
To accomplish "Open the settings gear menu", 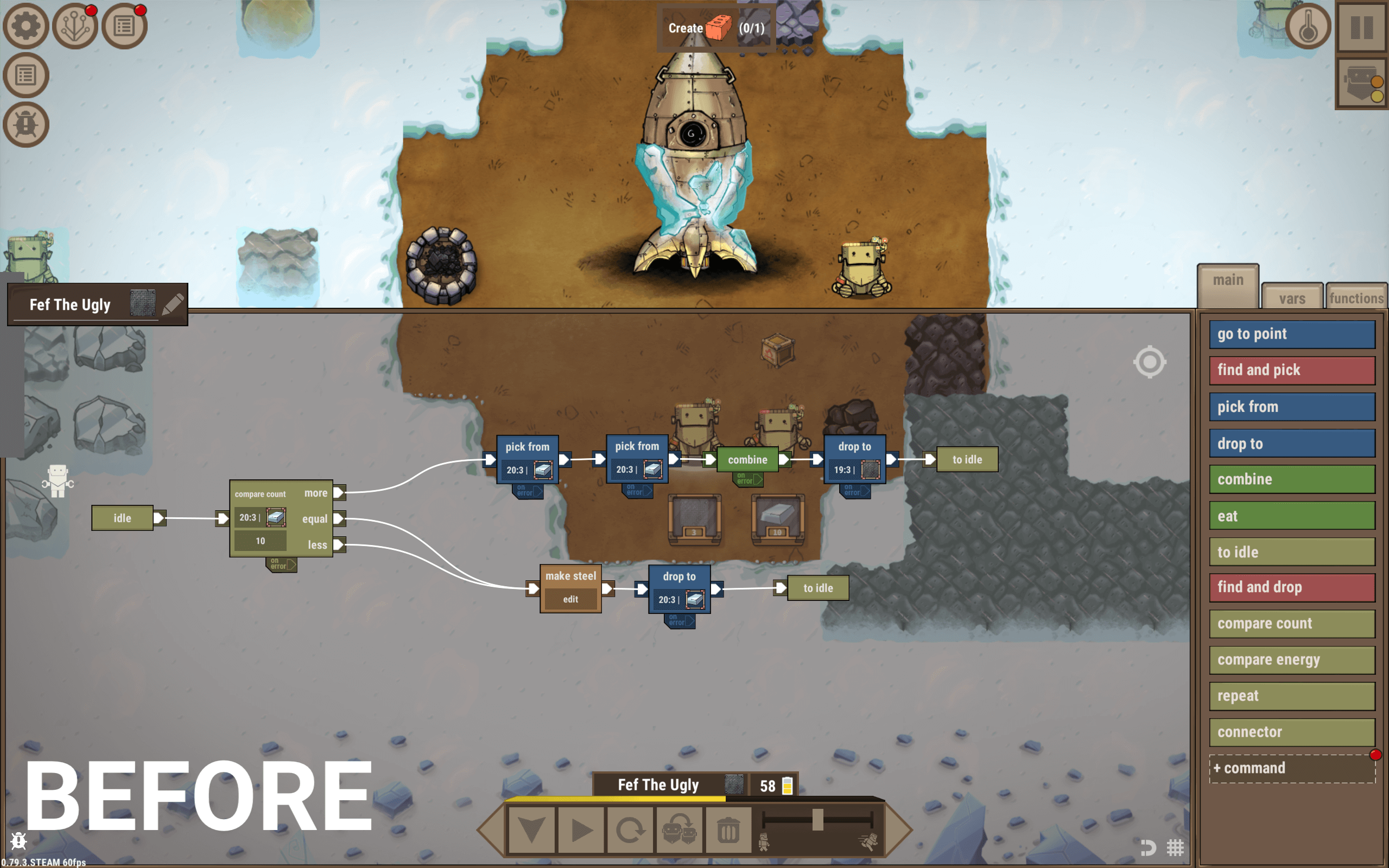I will (26, 26).
